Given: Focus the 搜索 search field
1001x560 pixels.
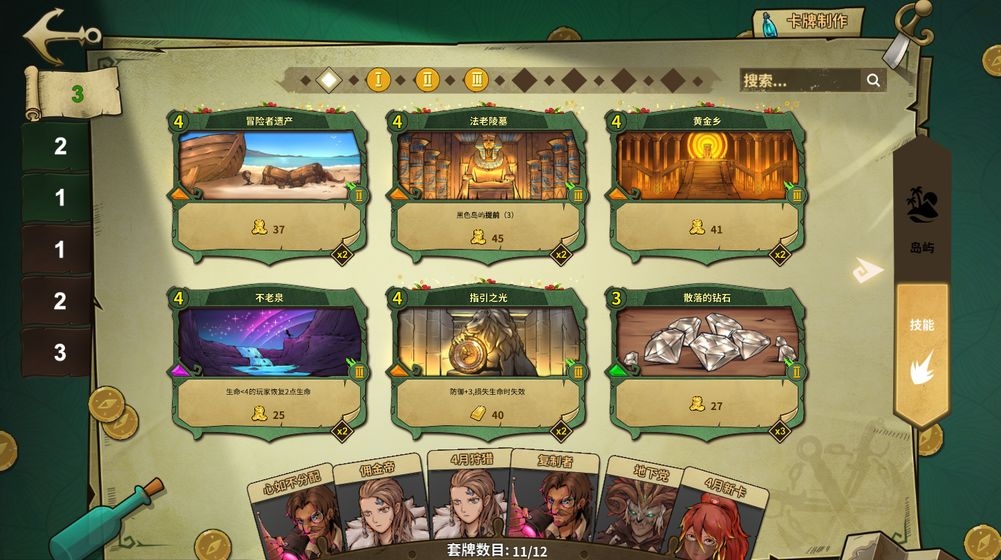Looking at the screenshot, I should pyautogui.click(x=800, y=81).
